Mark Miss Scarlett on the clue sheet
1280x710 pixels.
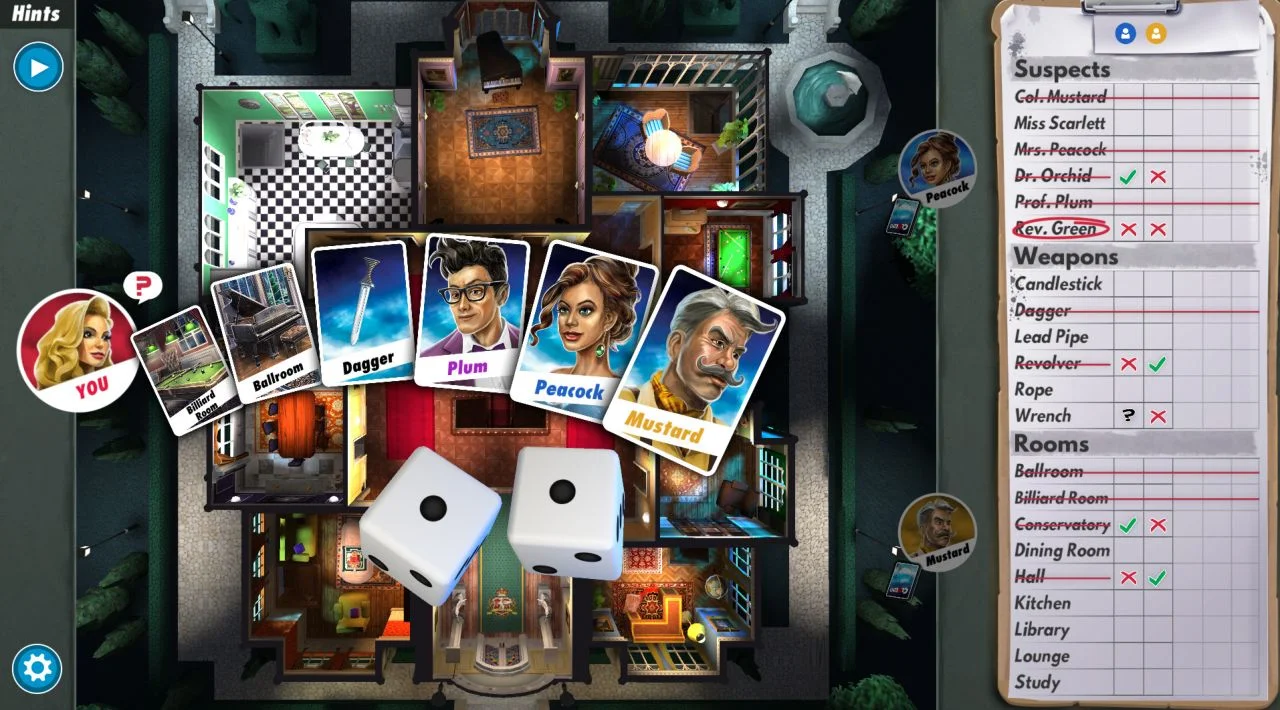click(x=1060, y=123)
